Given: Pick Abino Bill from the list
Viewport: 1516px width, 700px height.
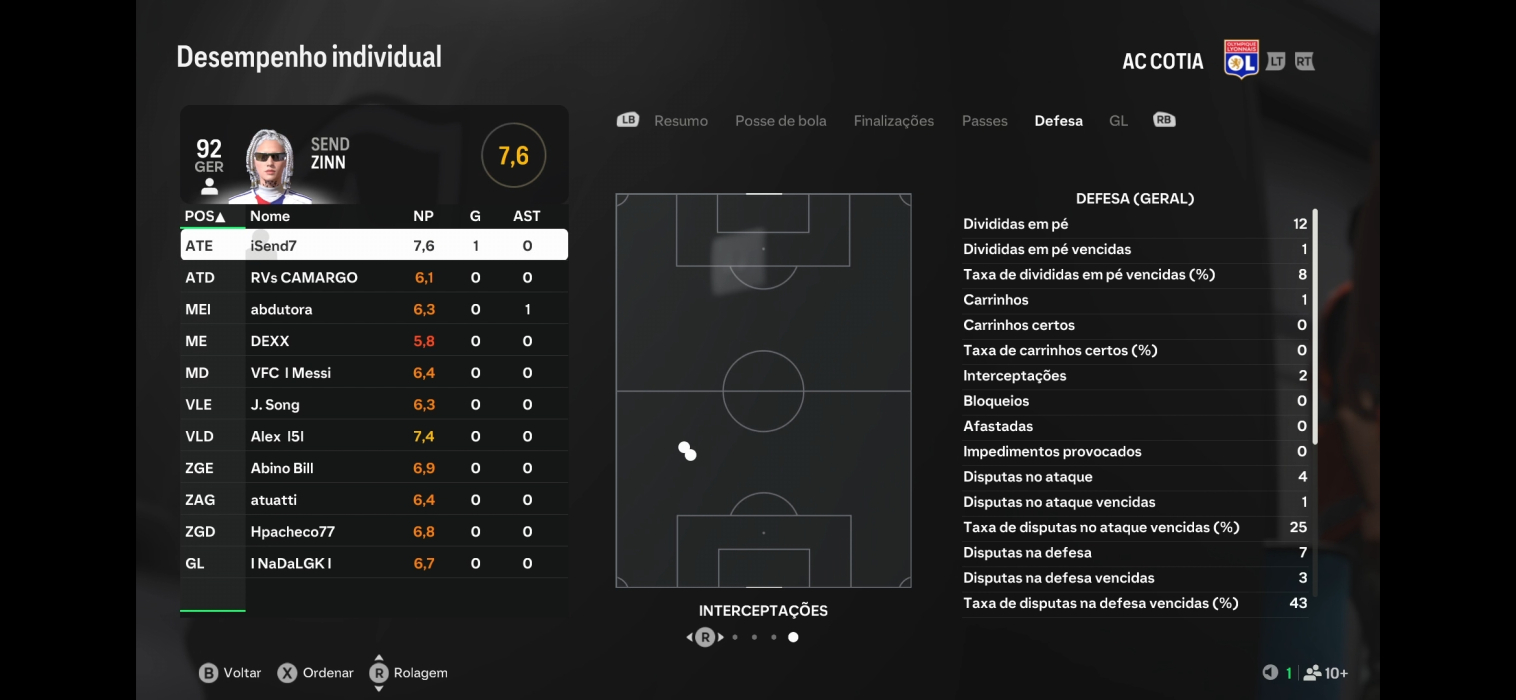Looking at the screenshot, I should [374, 468].
